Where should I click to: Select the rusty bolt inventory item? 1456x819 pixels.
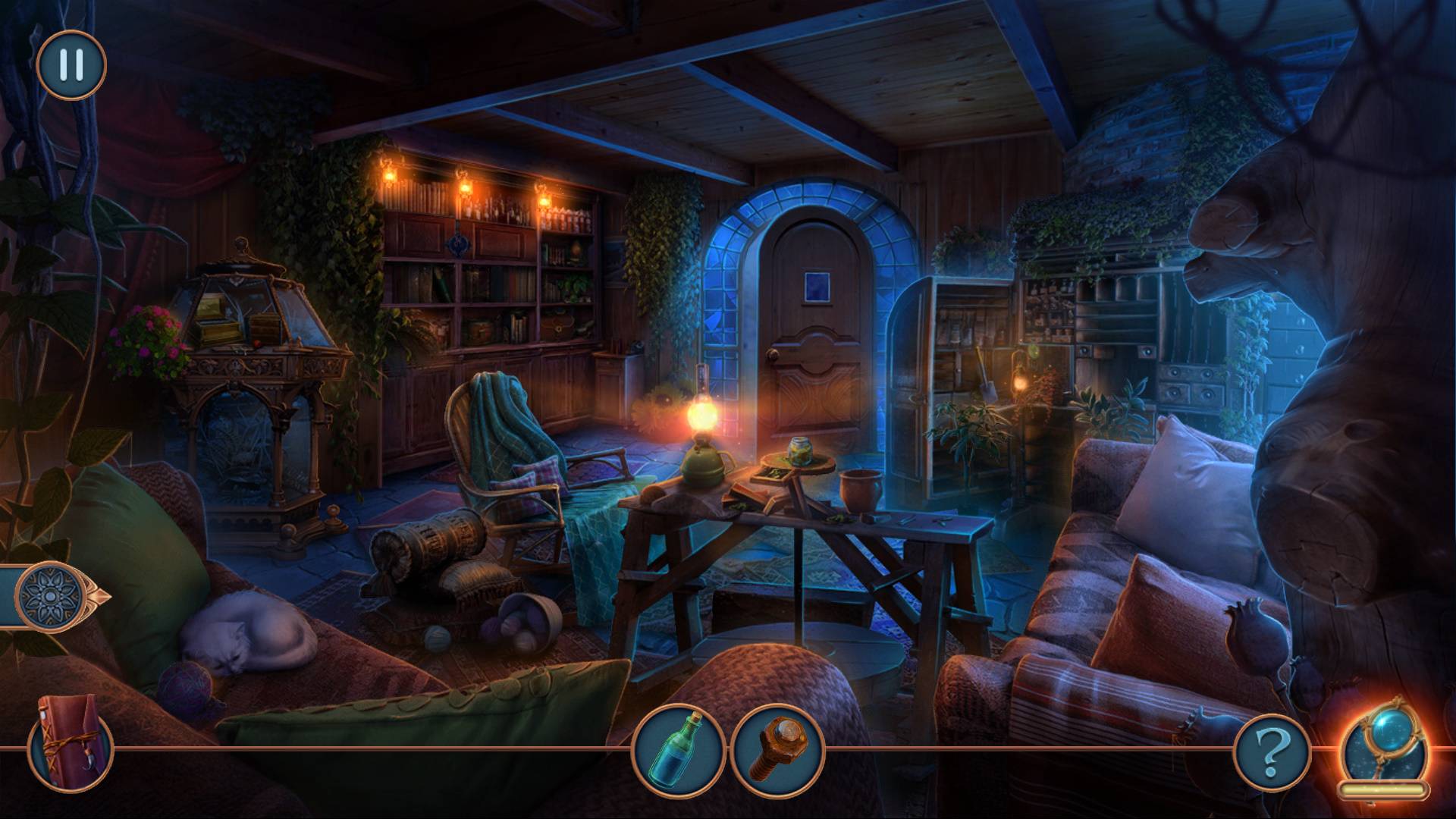coord(777,749)
